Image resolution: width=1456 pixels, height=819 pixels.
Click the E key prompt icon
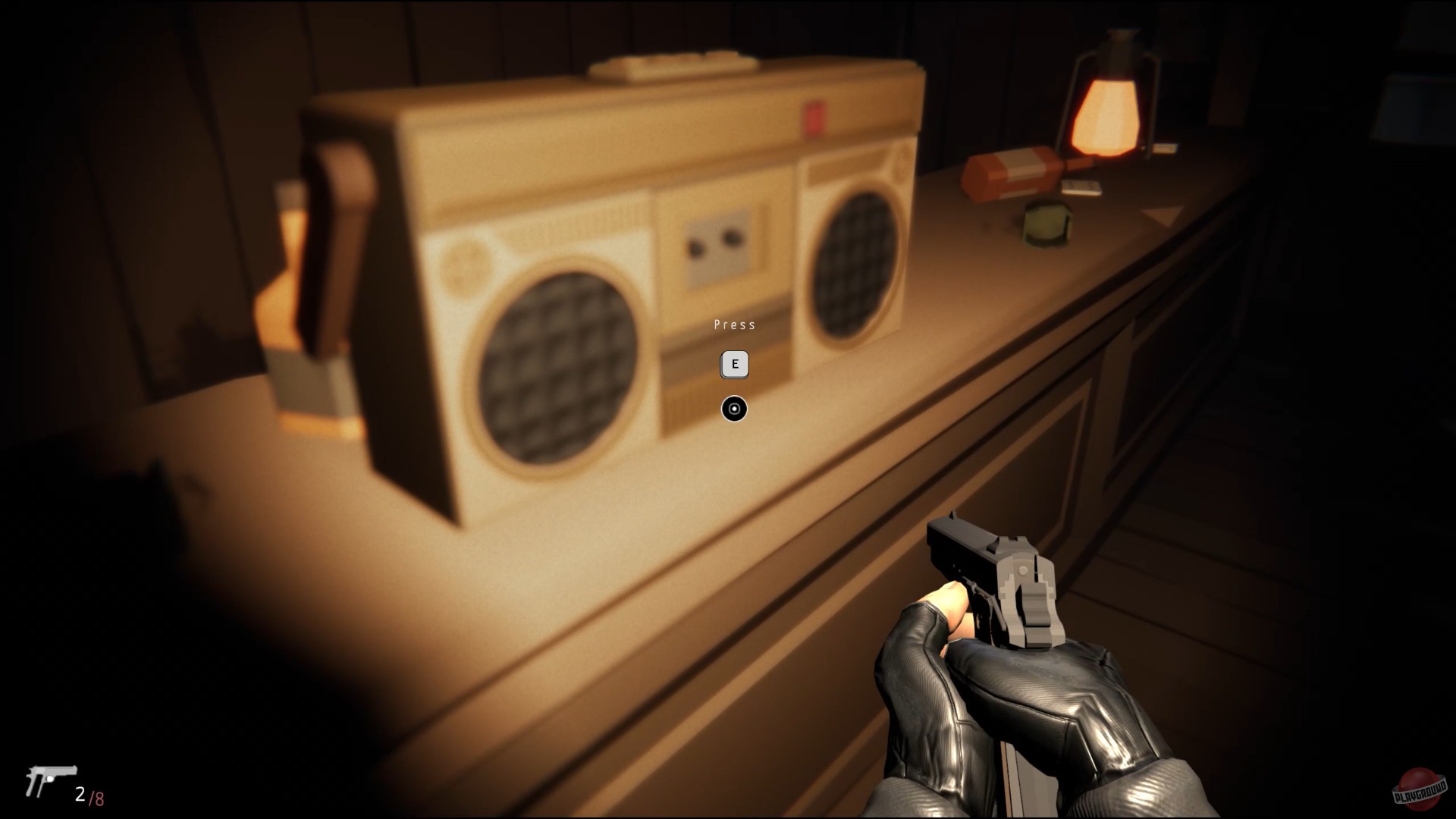(733, 364)
